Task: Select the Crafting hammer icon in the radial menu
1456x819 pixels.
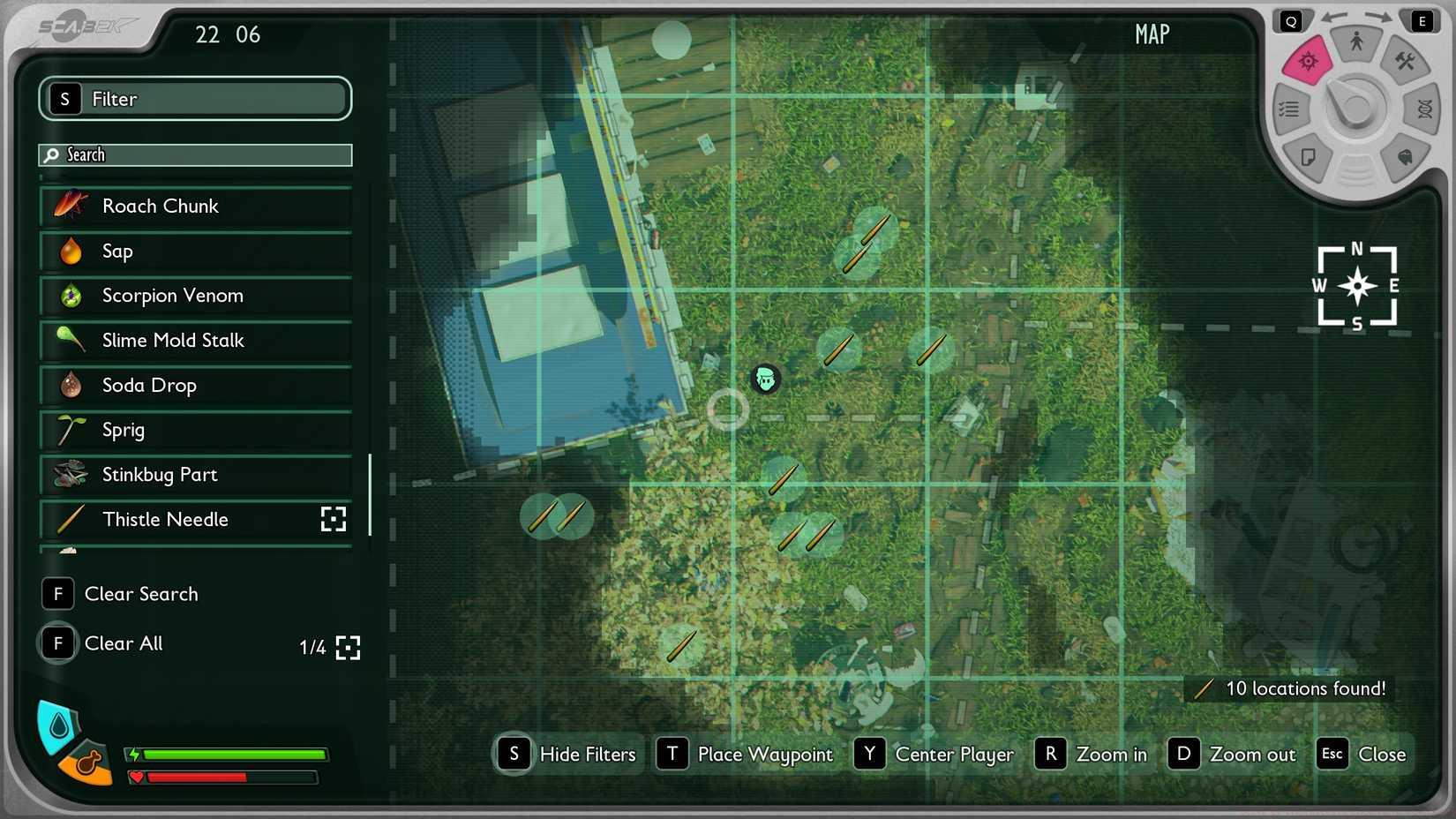Action: [x=1404, y=60]
